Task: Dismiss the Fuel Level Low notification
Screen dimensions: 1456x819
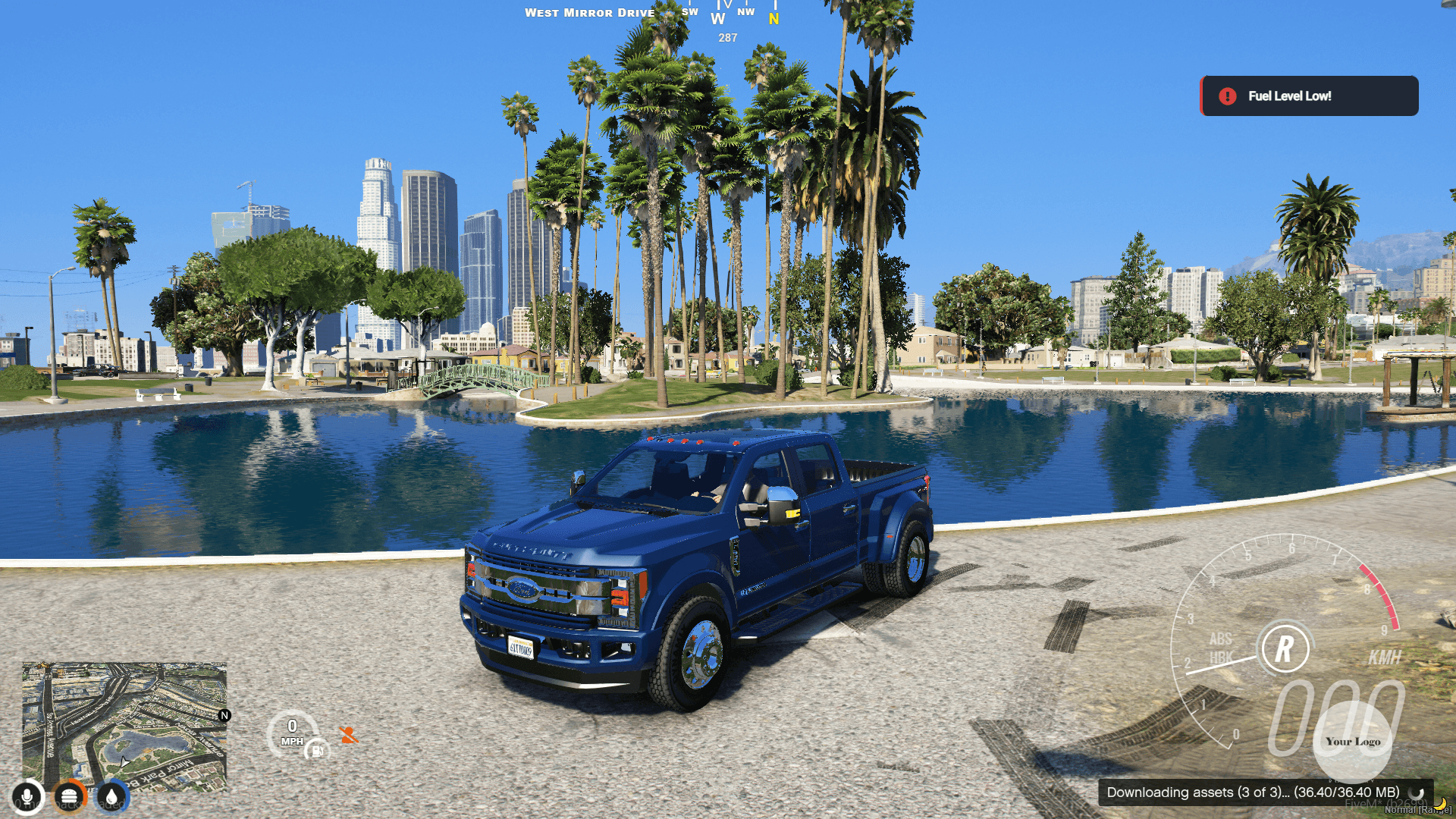Action: pyautogui.click(x=1308, y=96)
